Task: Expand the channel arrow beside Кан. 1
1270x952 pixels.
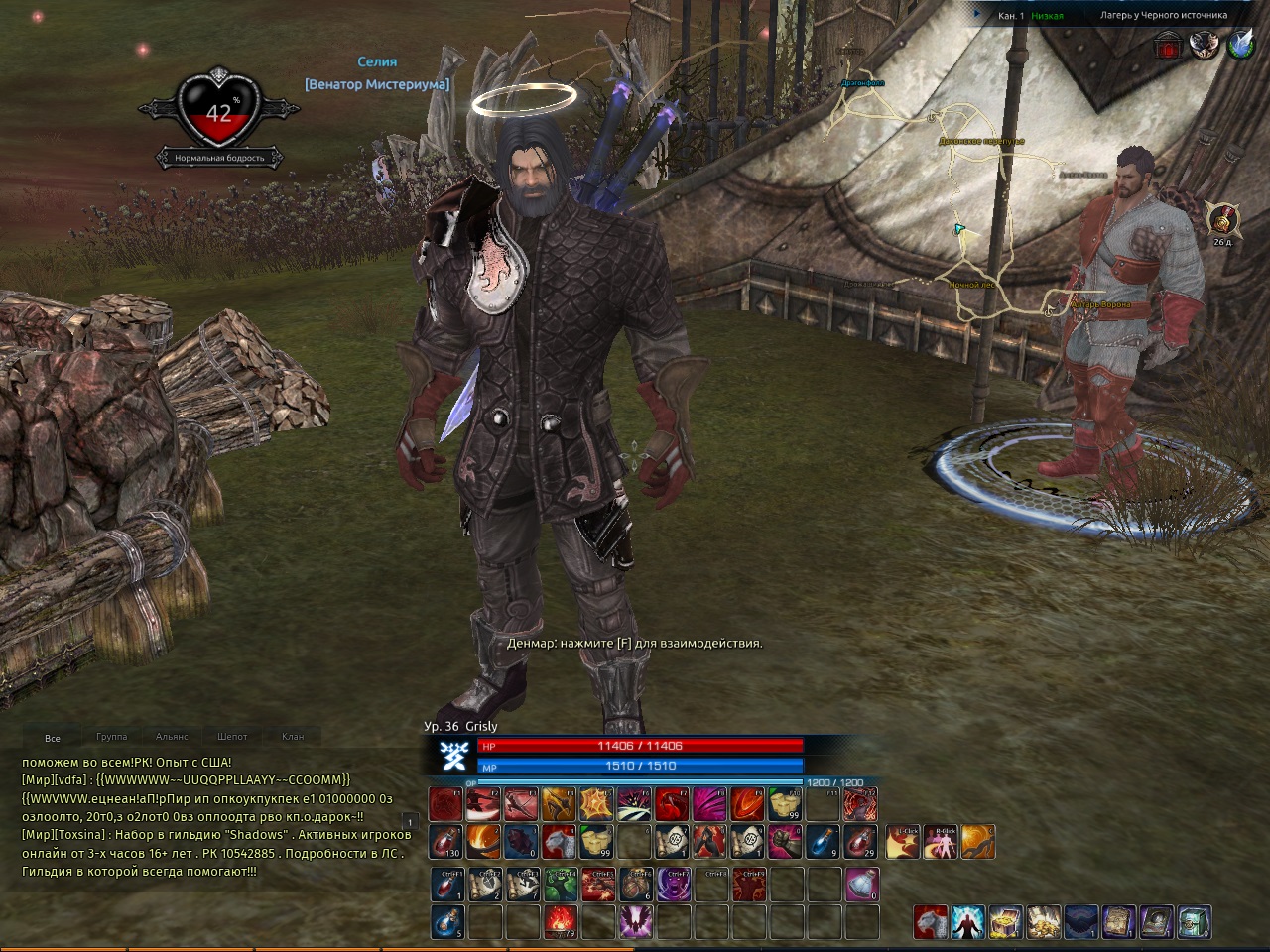Action: click(x=977, y=15)
